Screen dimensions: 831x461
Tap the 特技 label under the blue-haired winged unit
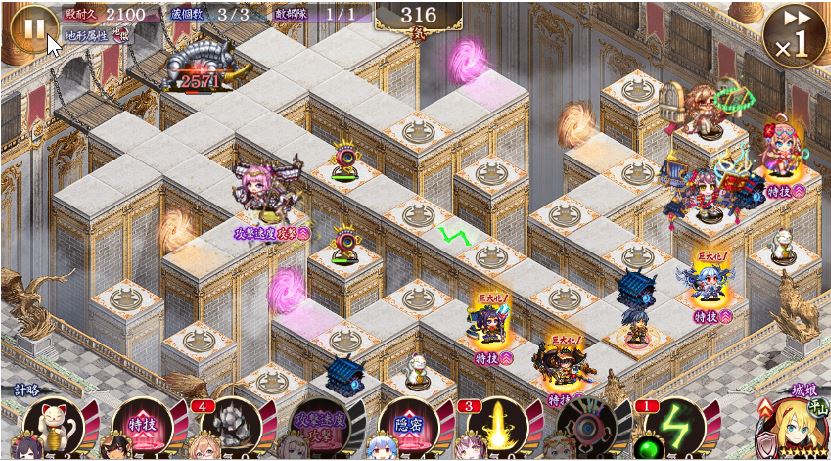click(x=712, y=316)
